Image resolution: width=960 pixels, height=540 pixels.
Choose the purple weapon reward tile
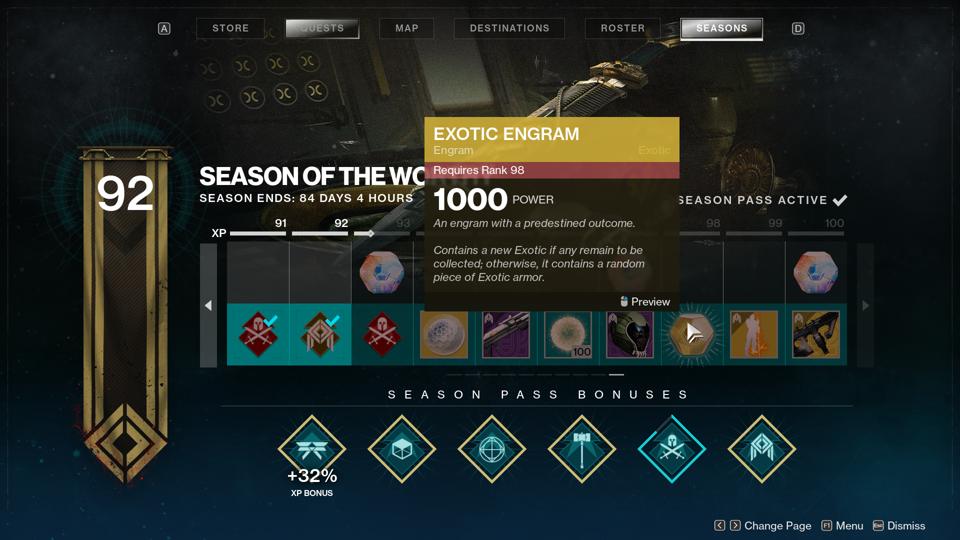[506, 335]
